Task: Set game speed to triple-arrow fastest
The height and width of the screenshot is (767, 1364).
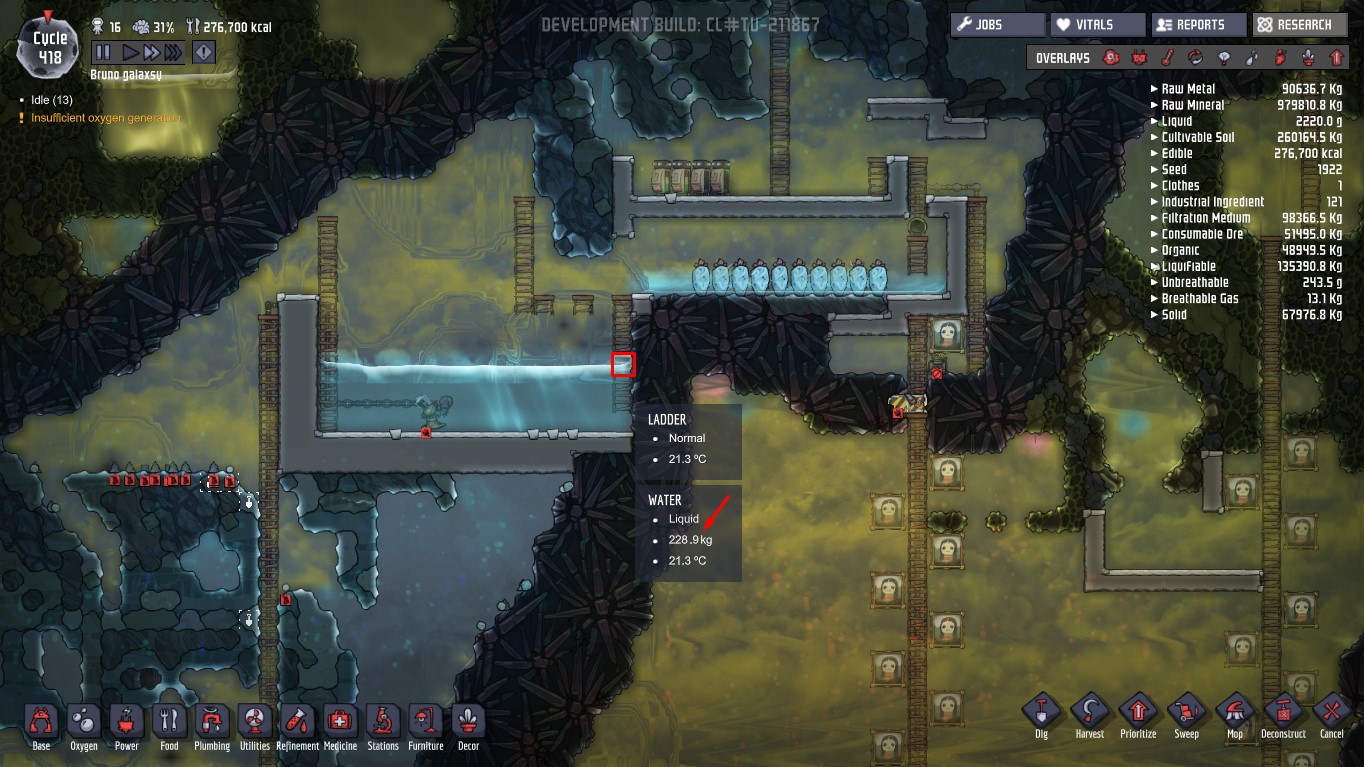Action: pos(174,52)
